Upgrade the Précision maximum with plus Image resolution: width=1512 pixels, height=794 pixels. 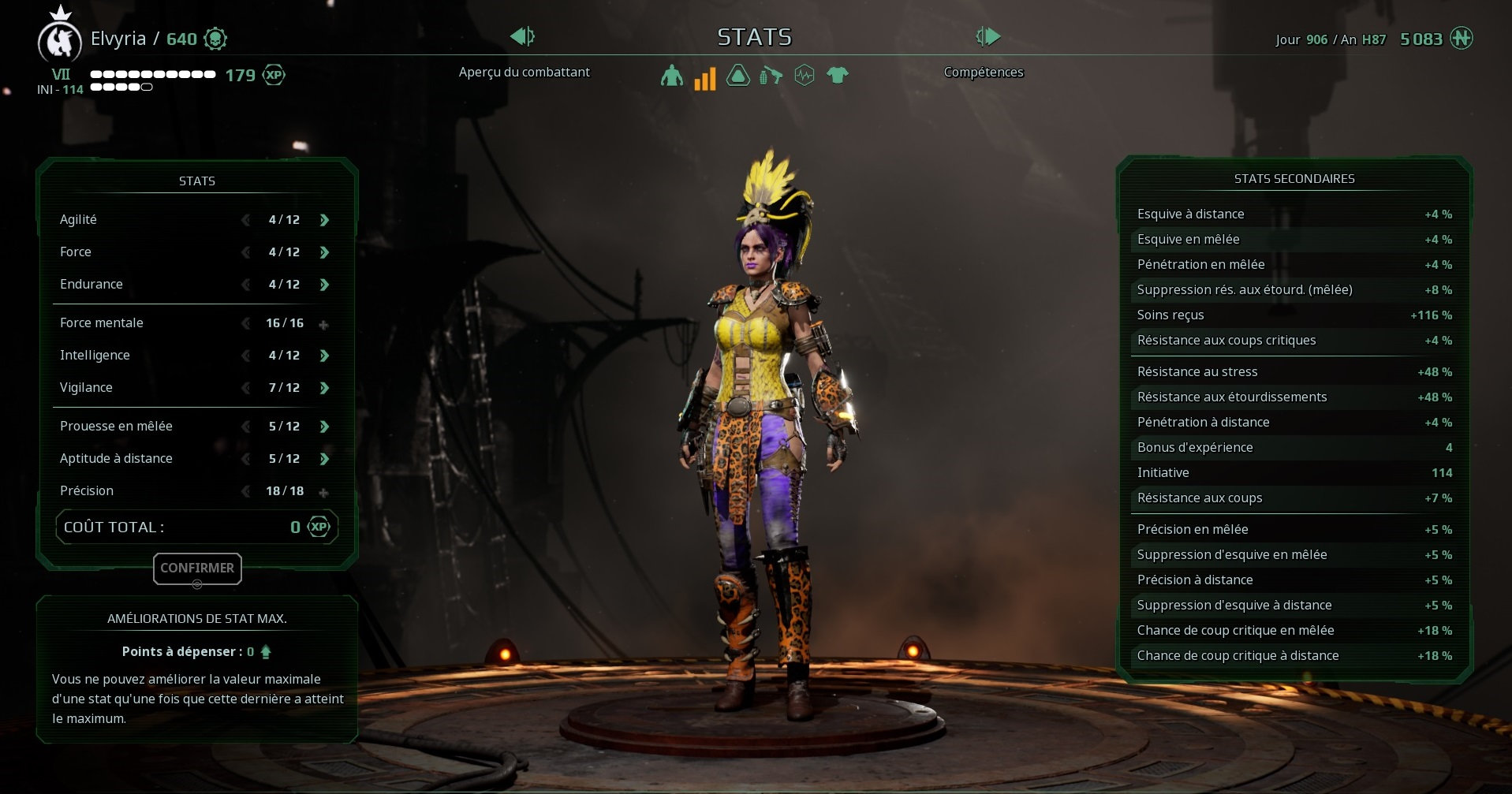click(x=323, y=492)
